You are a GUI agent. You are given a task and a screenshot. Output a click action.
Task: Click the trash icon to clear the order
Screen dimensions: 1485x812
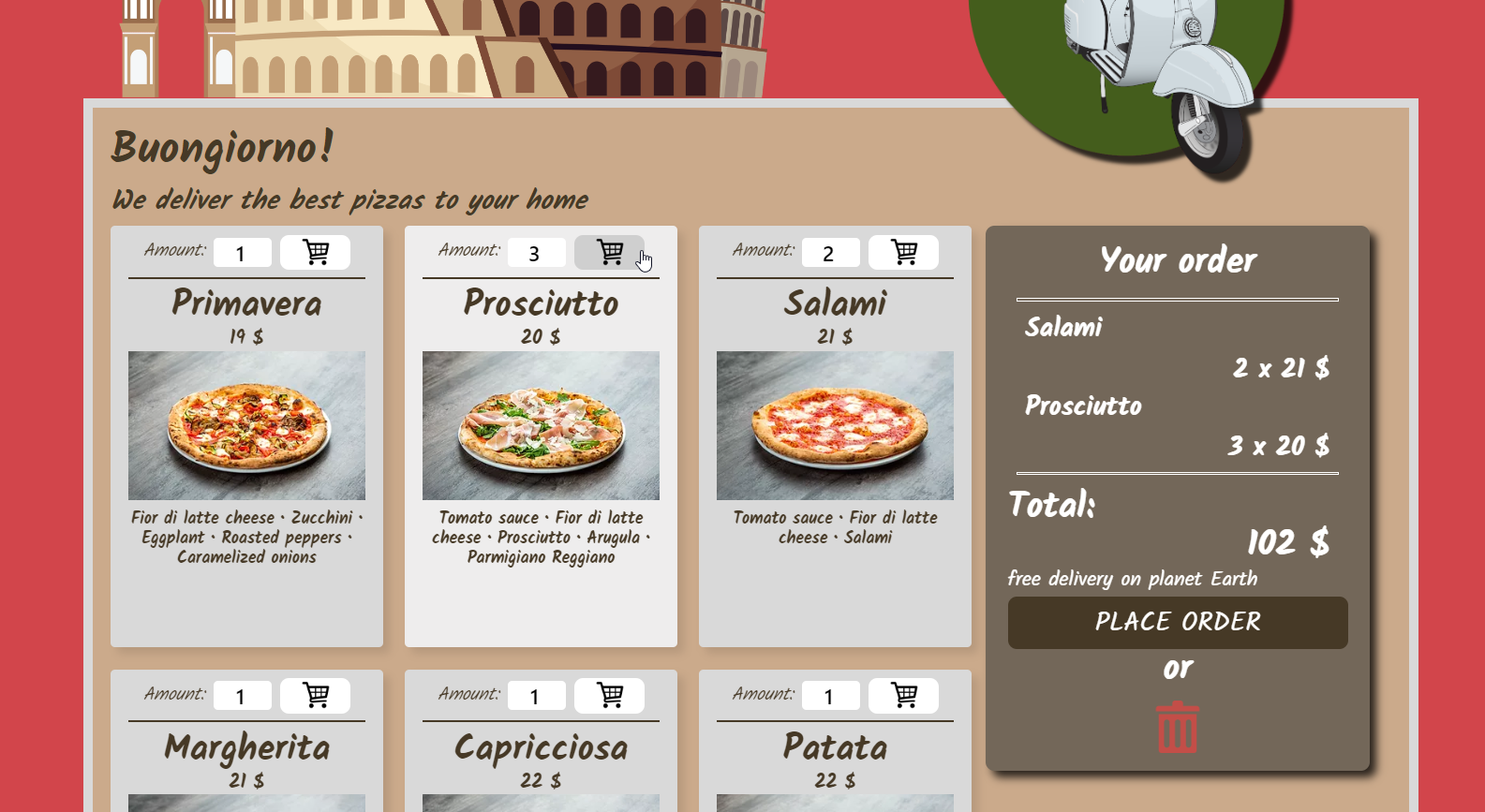pyautogui.click(x=1177, y=725)
